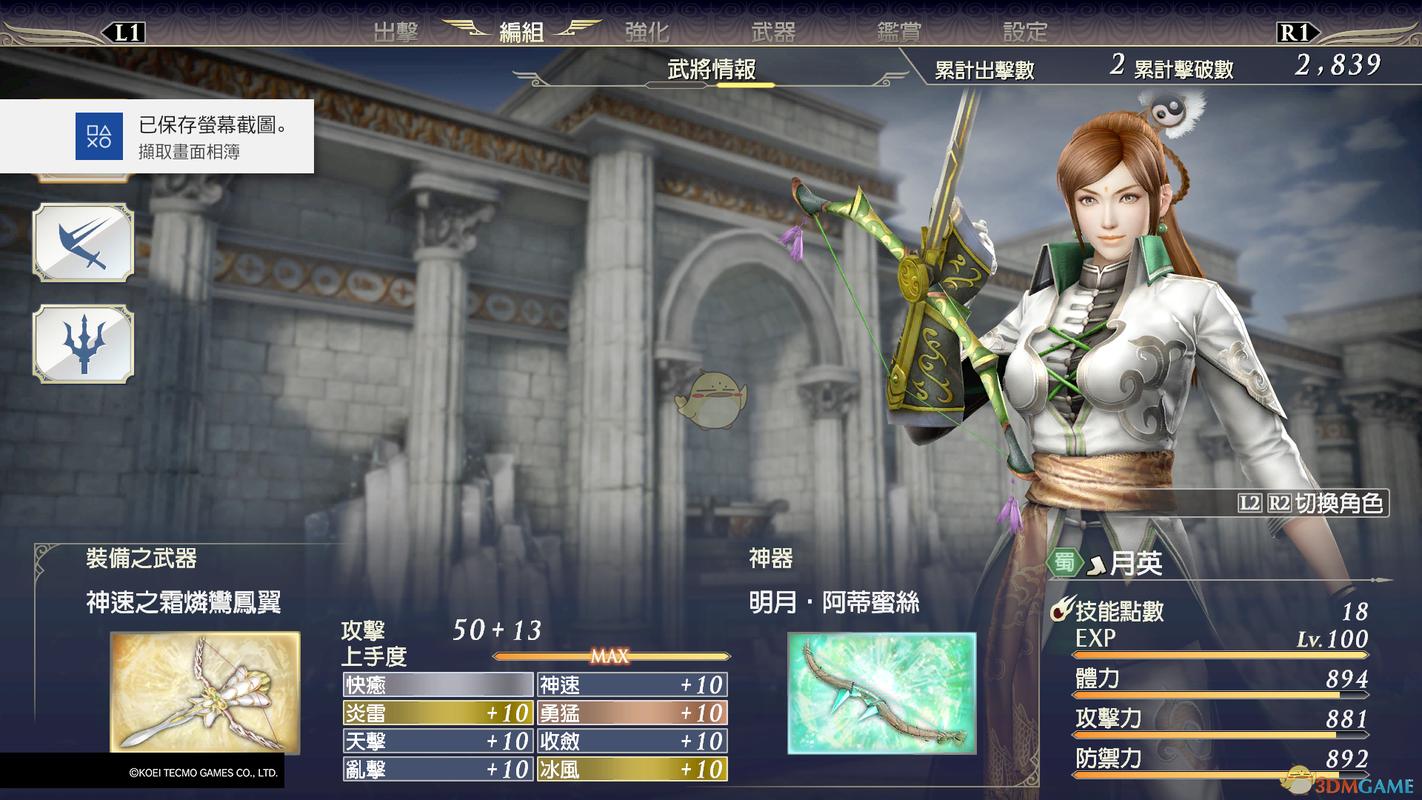Image resolution: width=1422 pixels, height=800 pixels.
Task: Go to the 武器 tab
Action: click(x=773, y=32)
